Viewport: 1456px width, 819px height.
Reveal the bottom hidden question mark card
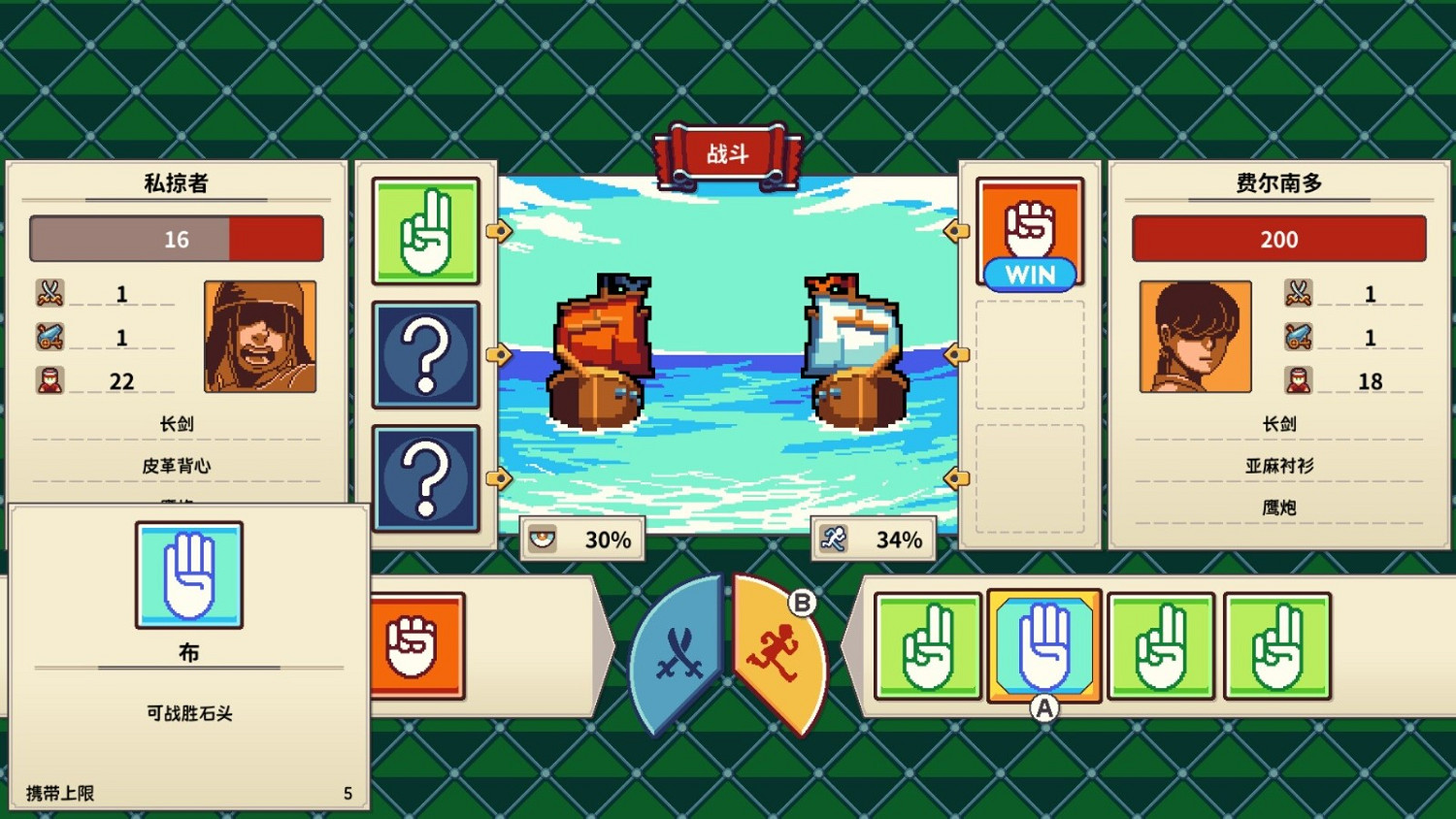pyautogui.click(x=425, y=478)
